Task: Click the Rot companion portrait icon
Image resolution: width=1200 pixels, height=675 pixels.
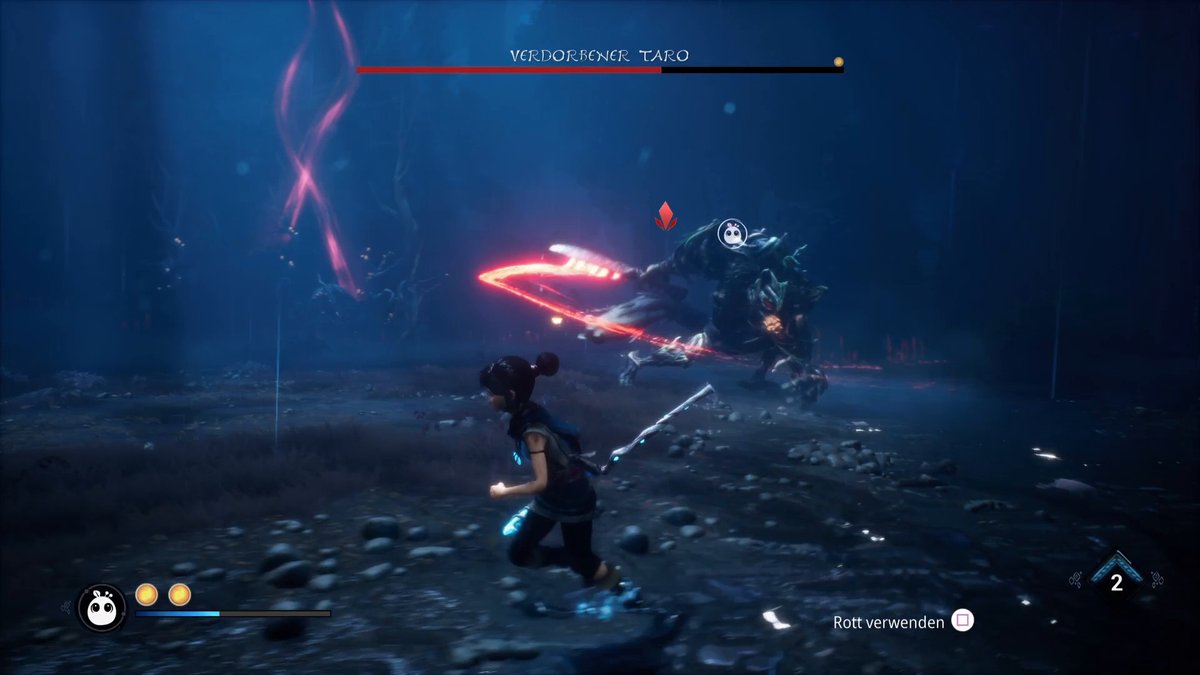Action: coord(101,608)
